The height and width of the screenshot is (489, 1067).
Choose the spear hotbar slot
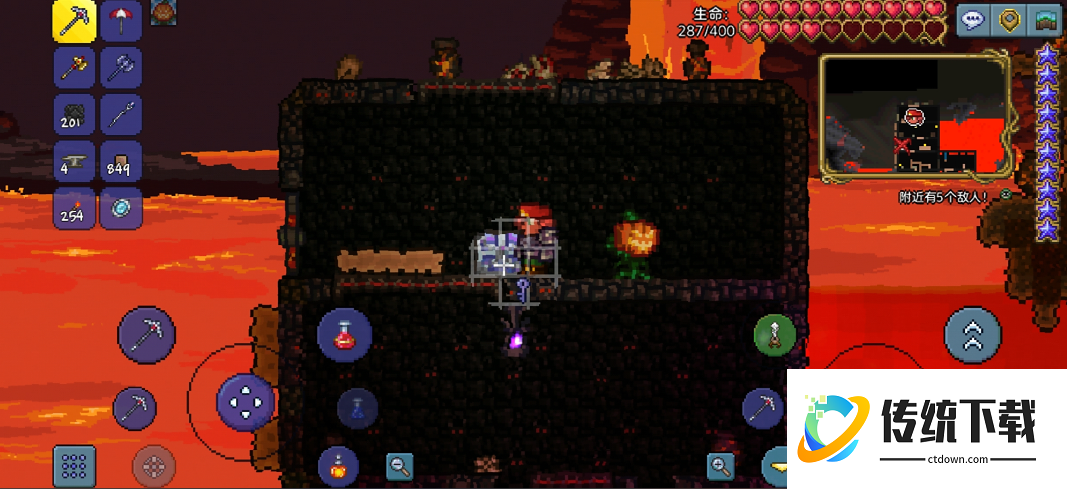tap(121, 115)
